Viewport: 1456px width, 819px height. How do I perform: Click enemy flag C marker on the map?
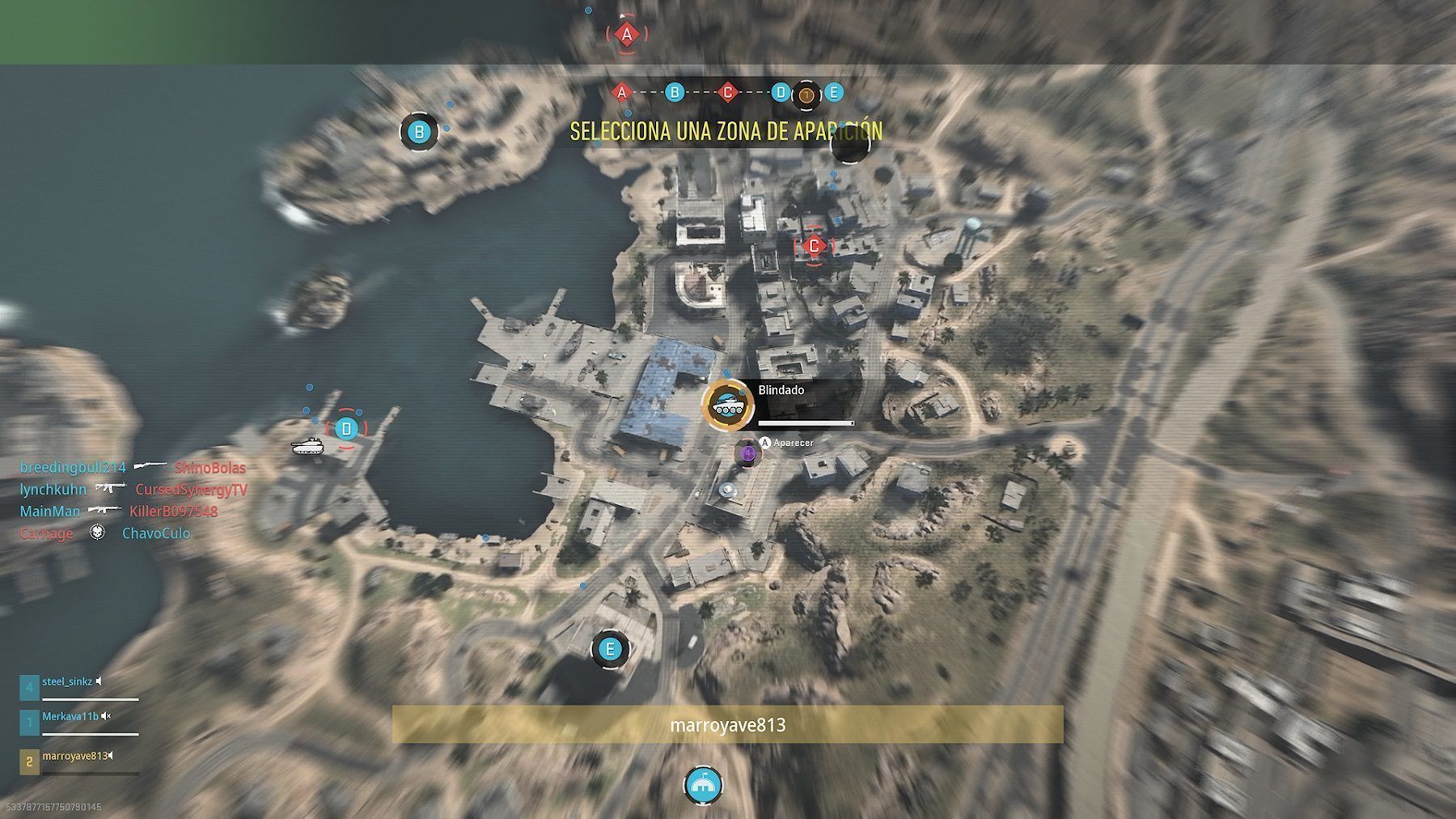pyautogui.click(x=814, y=245)
